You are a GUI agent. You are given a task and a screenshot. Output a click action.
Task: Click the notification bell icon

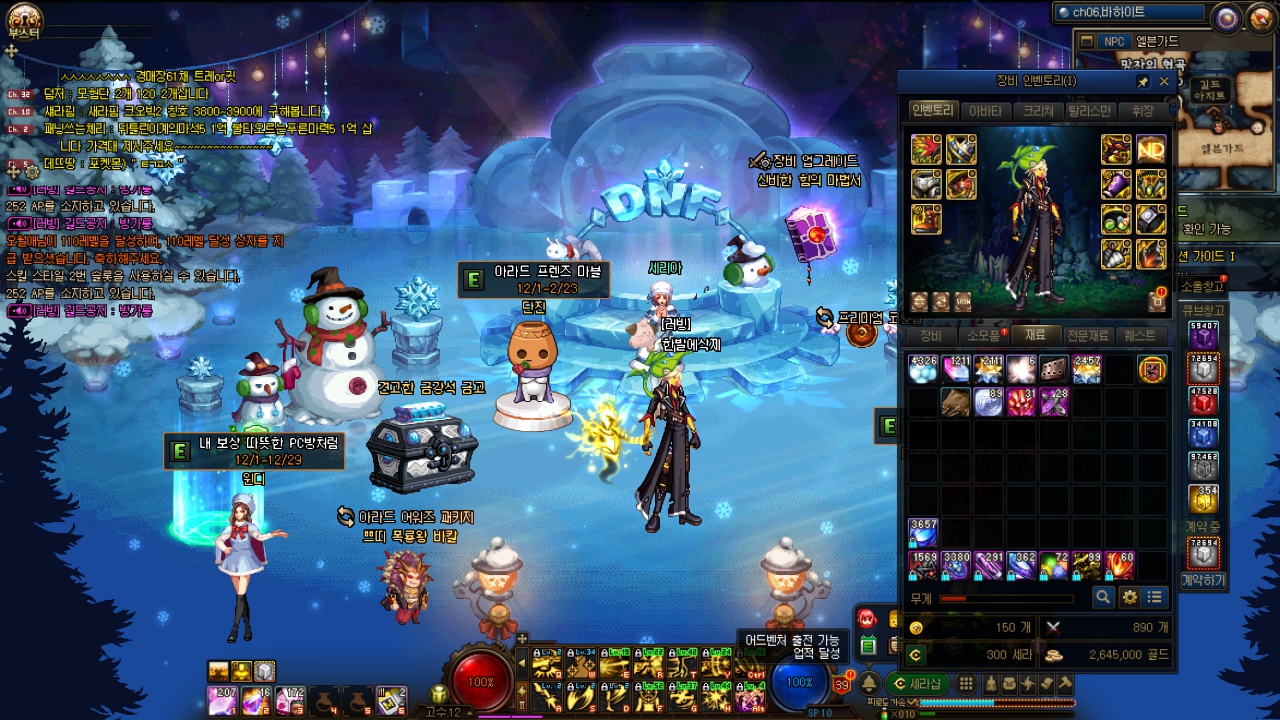coord(870,684)
